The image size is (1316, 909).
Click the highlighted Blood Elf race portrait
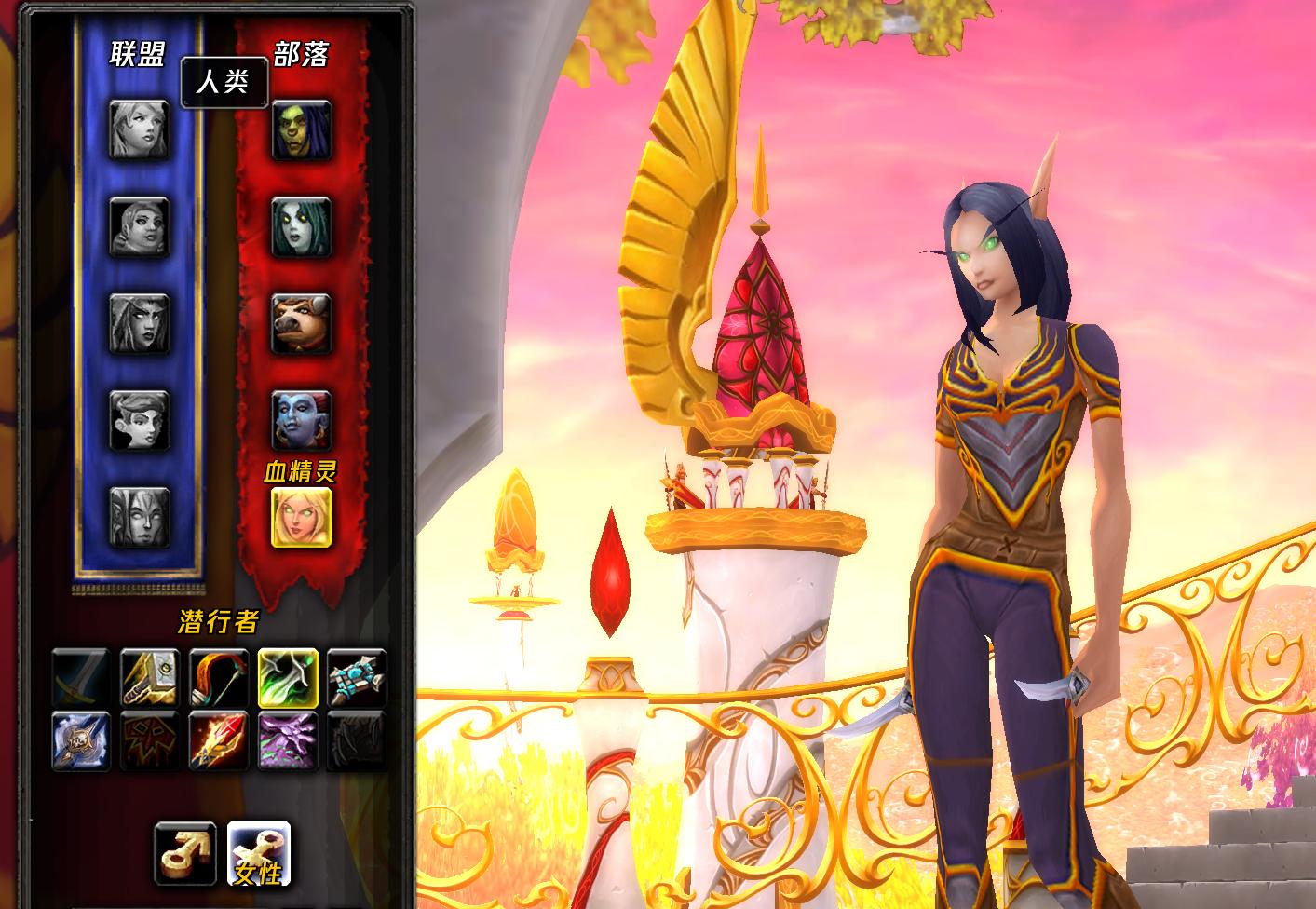302,517
